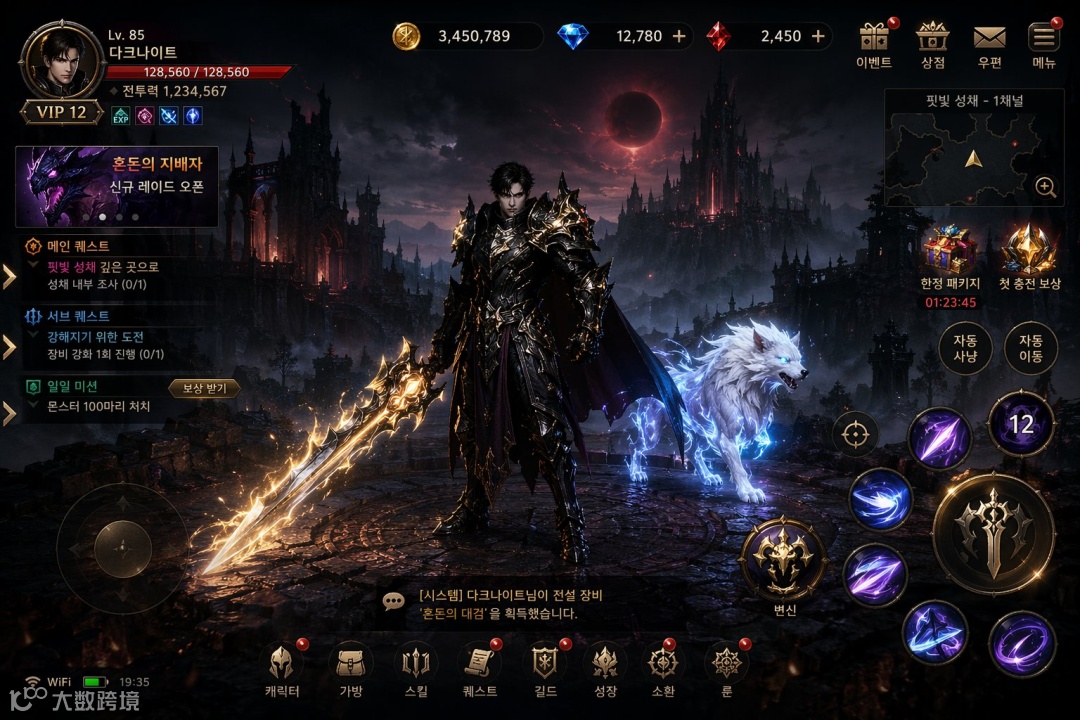Image resolution: width=1080 pixels, height=720 pixels.
Task: Use the main sword attack button
Action: pyautogui.click(x=993, y=533)
